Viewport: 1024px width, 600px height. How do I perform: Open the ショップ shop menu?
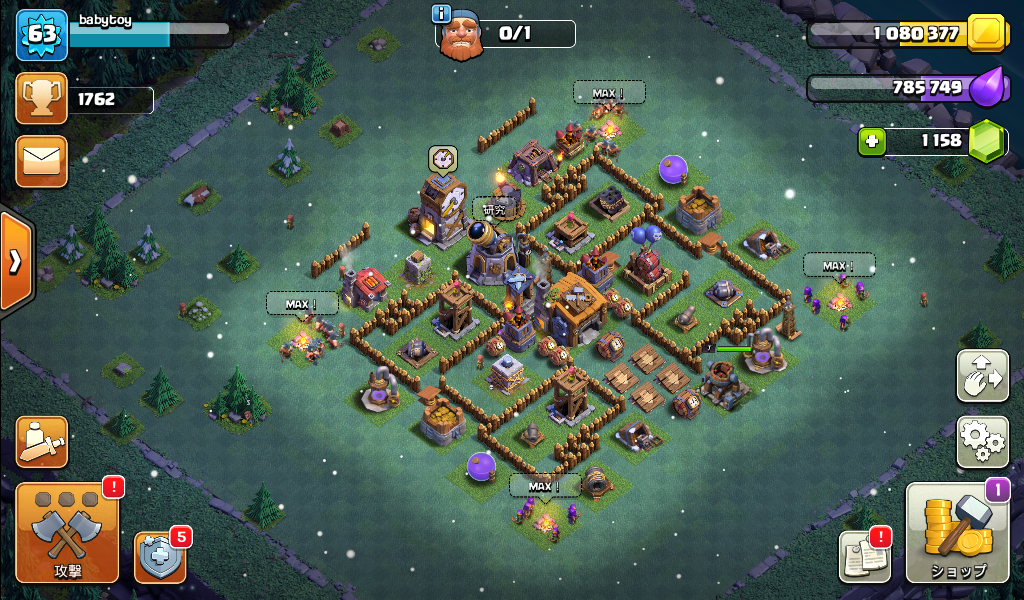click(x=957, y=533)
